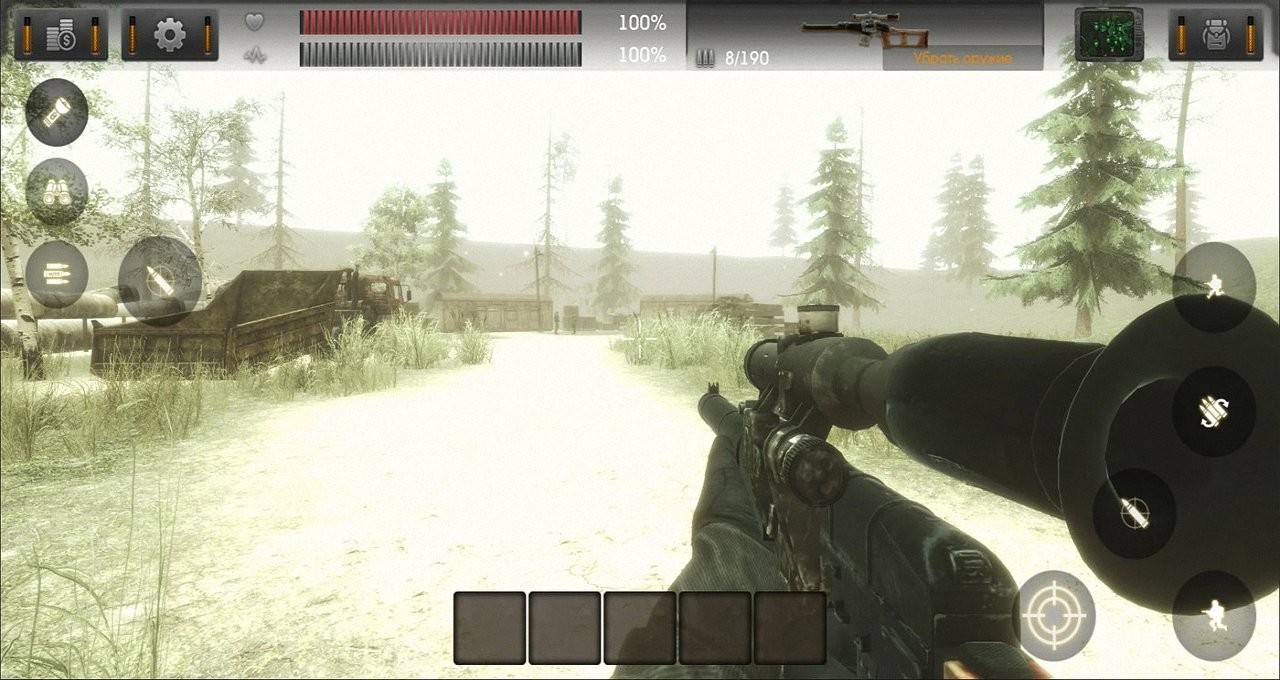This screenshot has width=1280, height=680.
Task: Reload with the magazine arrow icon
Action: (x=1214, y=410)
